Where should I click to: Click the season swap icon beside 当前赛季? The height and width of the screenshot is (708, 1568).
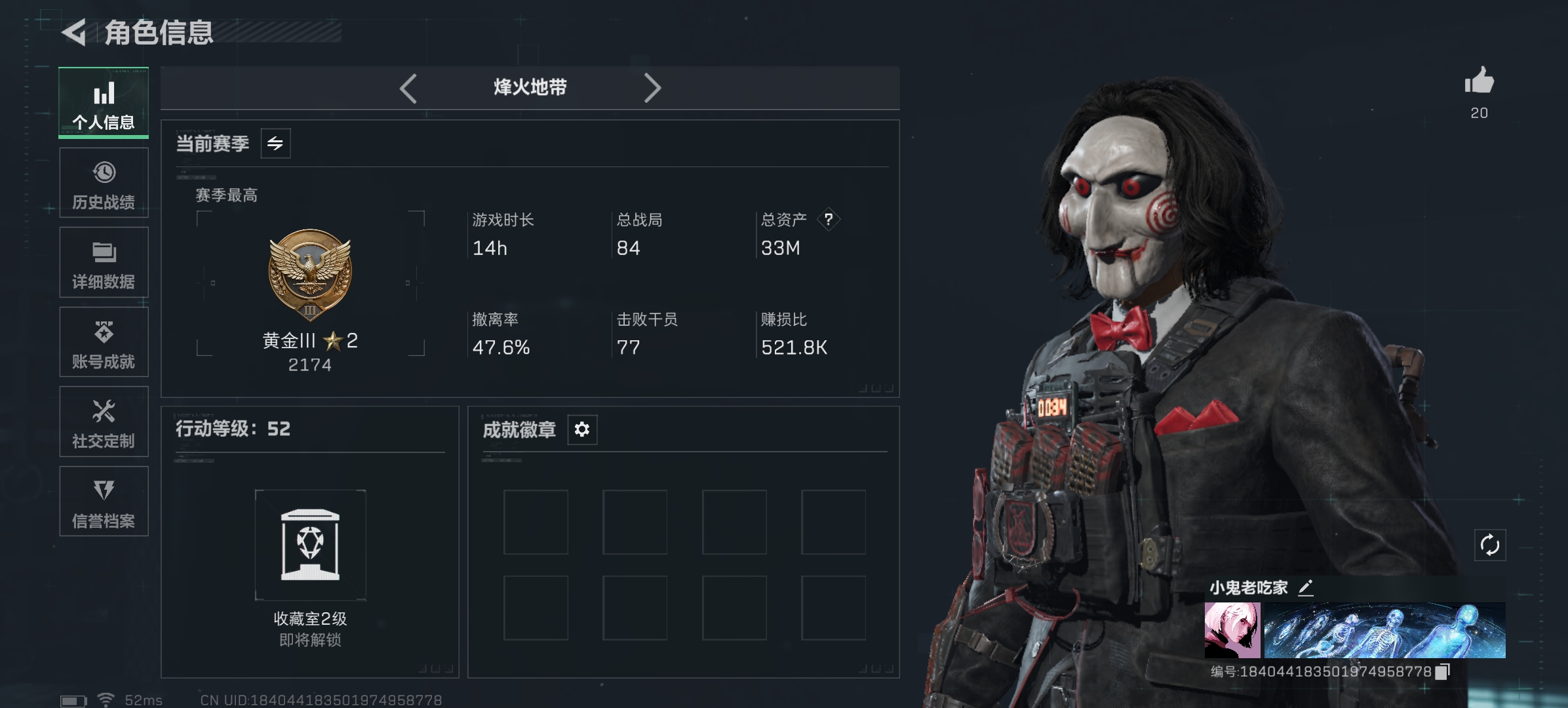pyautogui.click(x=275, y=143)
